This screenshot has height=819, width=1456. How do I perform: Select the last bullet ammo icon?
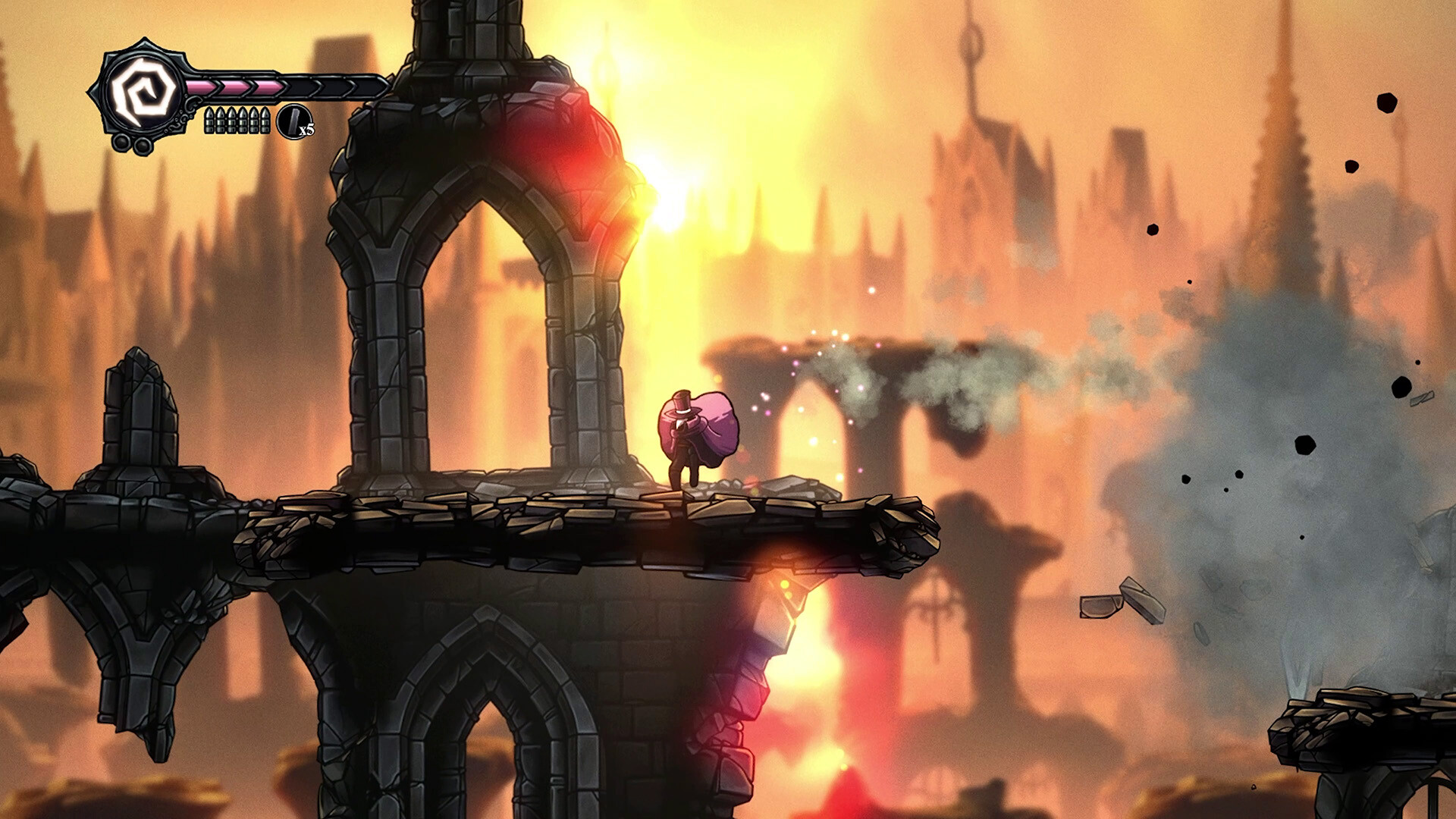(265, 121)
